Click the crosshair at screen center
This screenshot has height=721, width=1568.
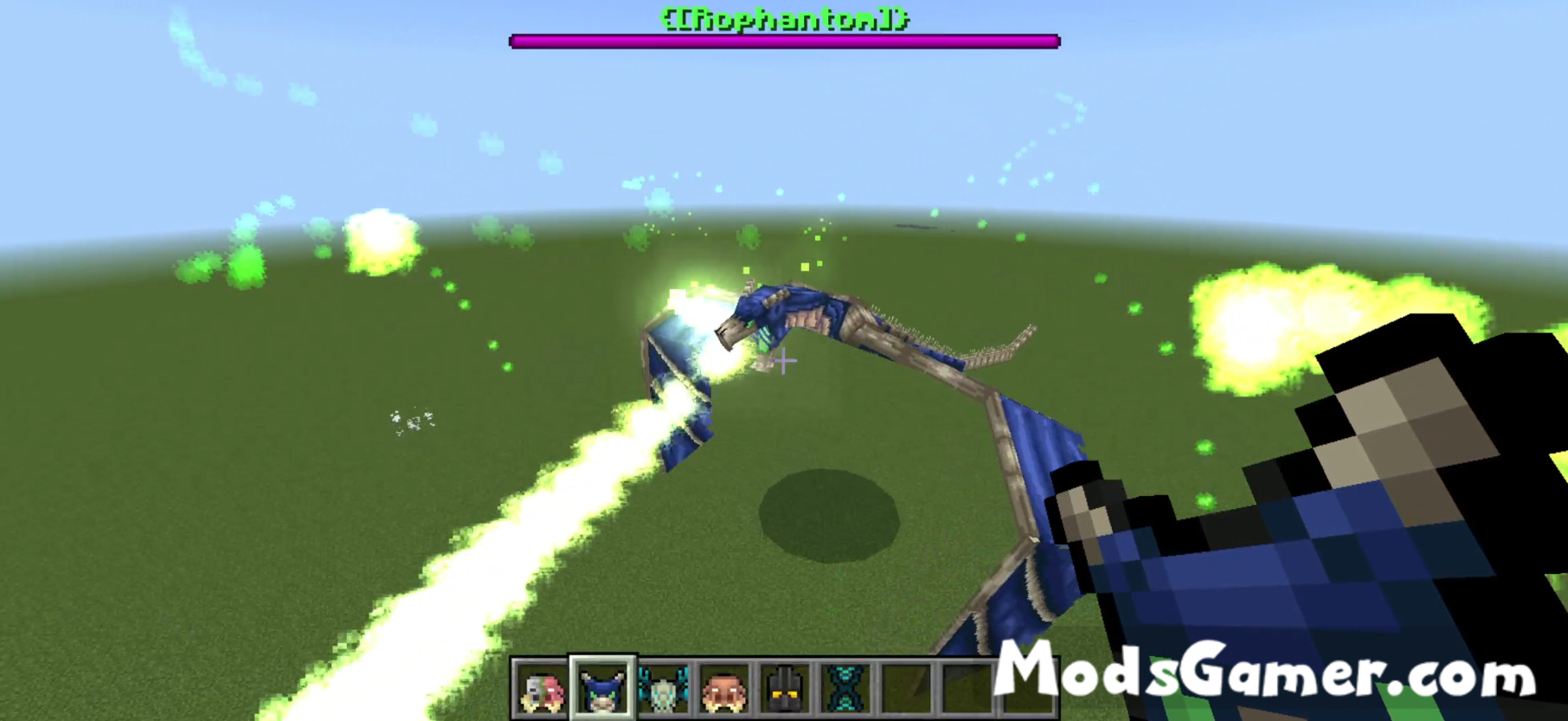tap(784, 360)
